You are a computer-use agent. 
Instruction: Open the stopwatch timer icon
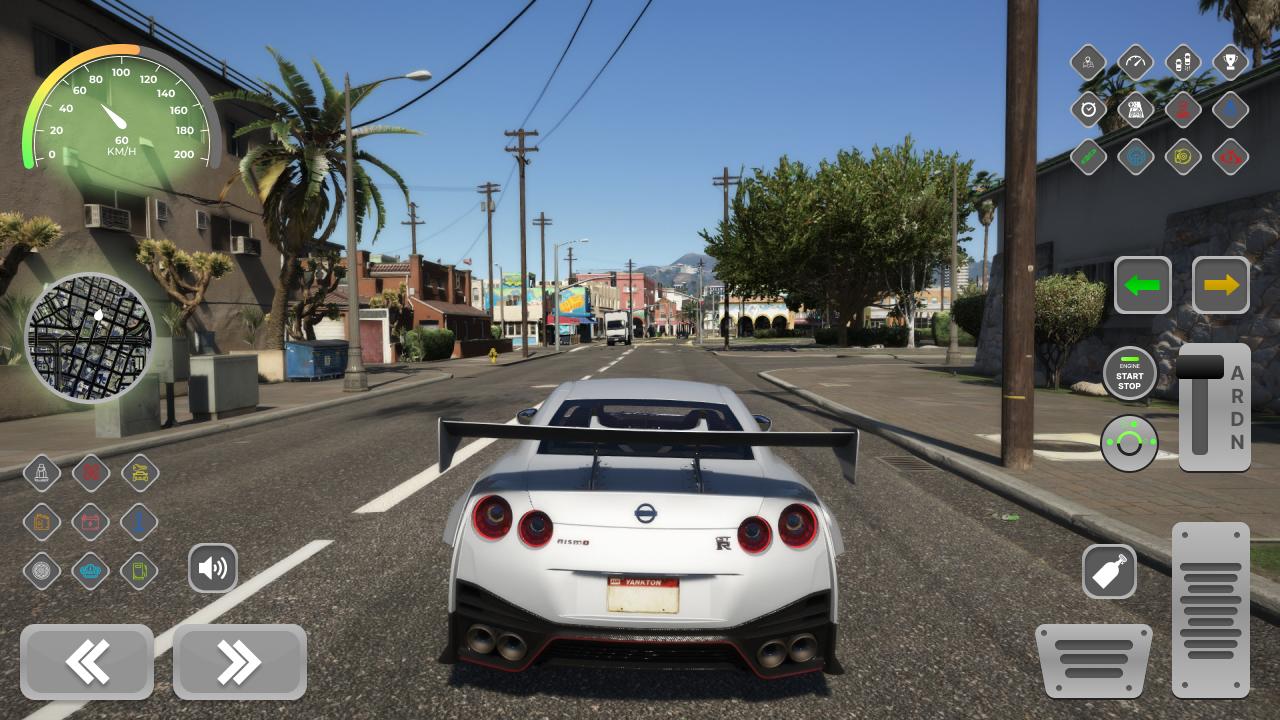(1088, 110)
